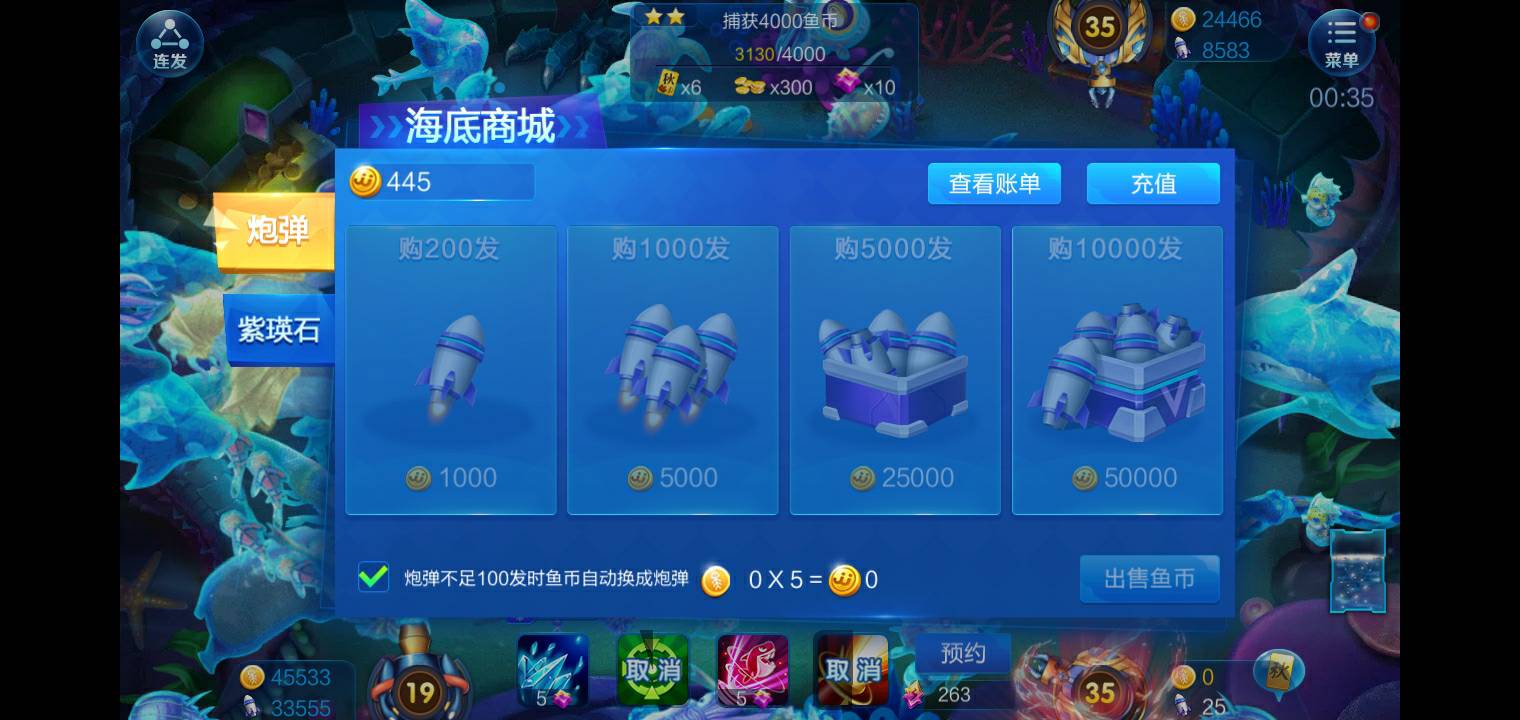Click the 出售鱼币 sell button

[1149, 579]
